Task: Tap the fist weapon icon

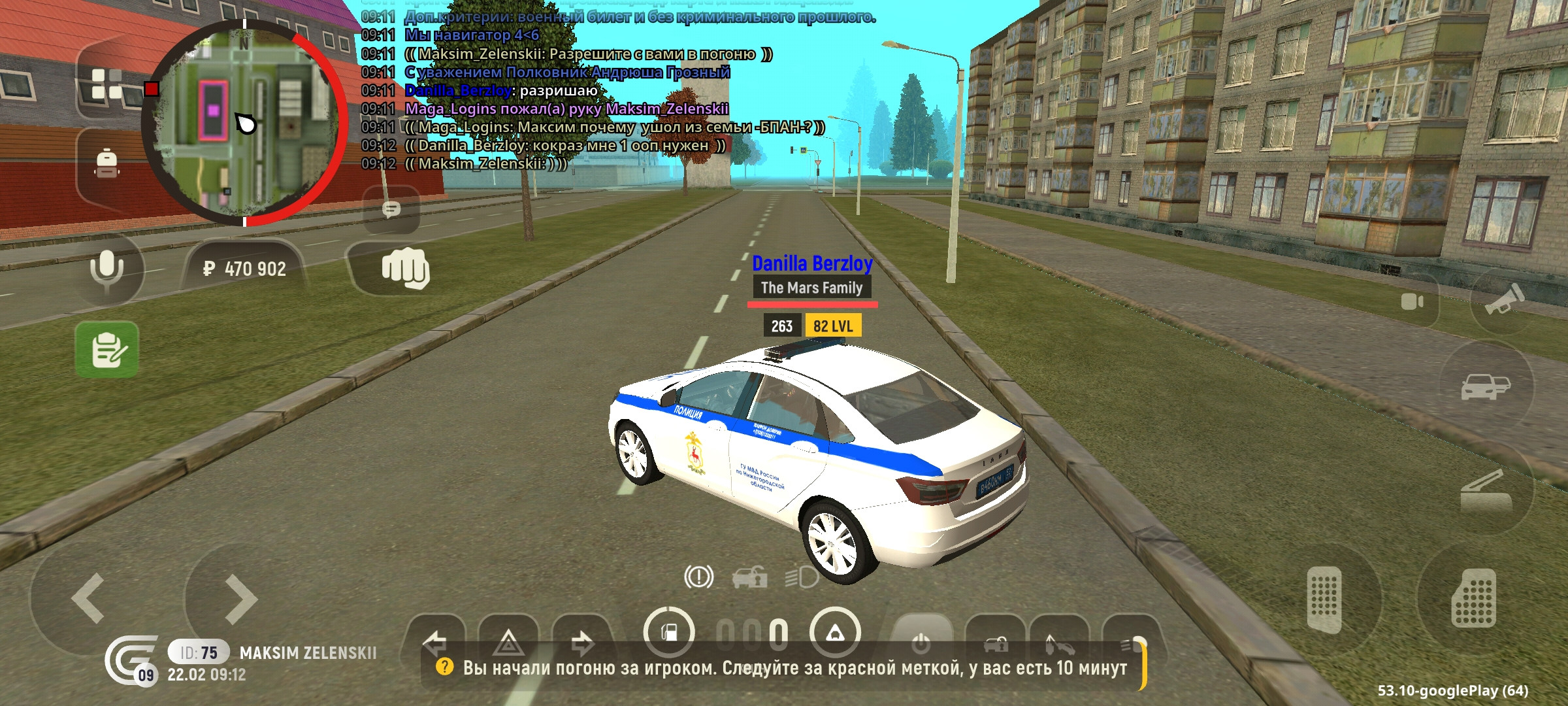Action: 405,269
